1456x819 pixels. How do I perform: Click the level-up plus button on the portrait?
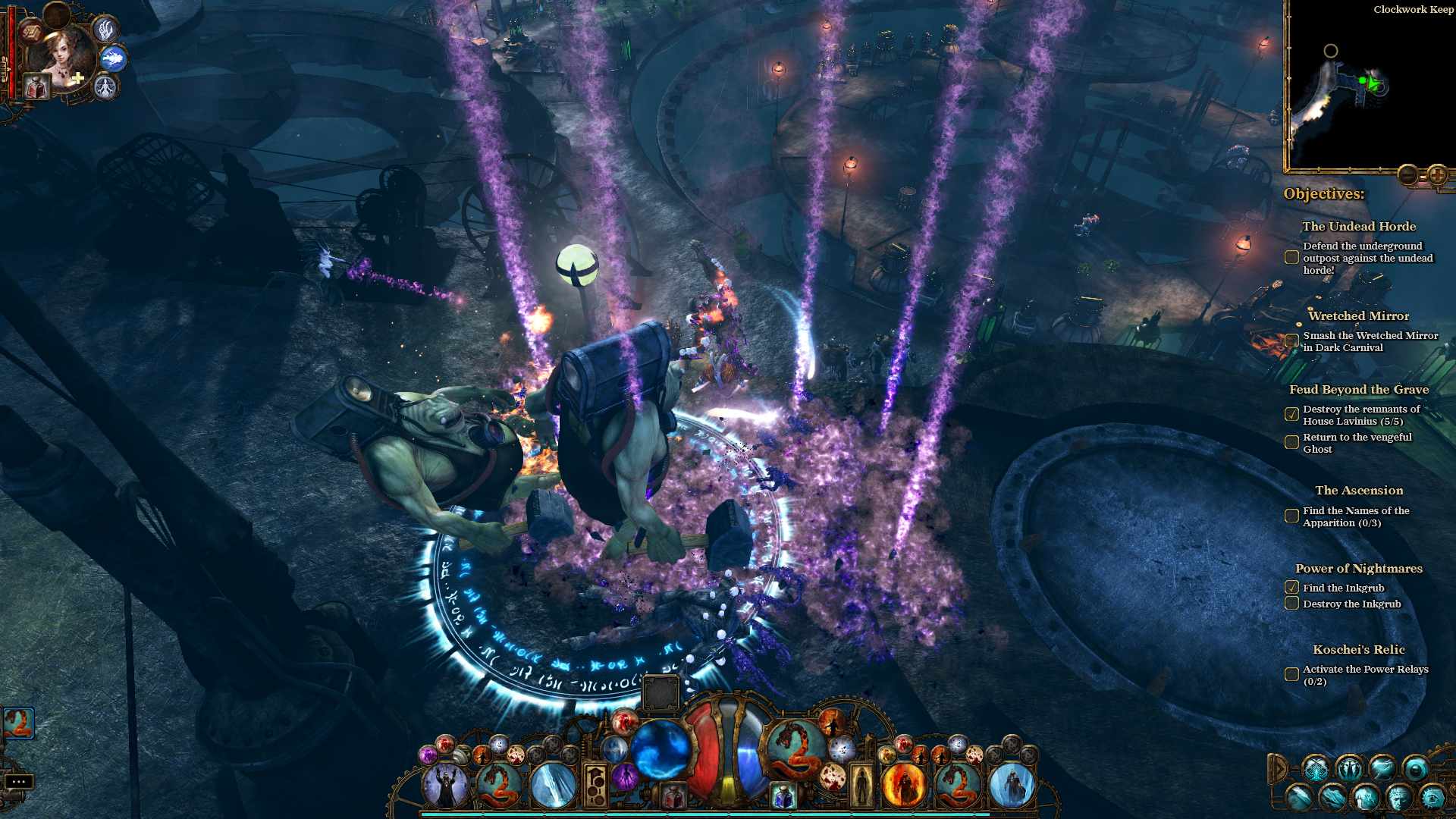(x=77, y=78)
